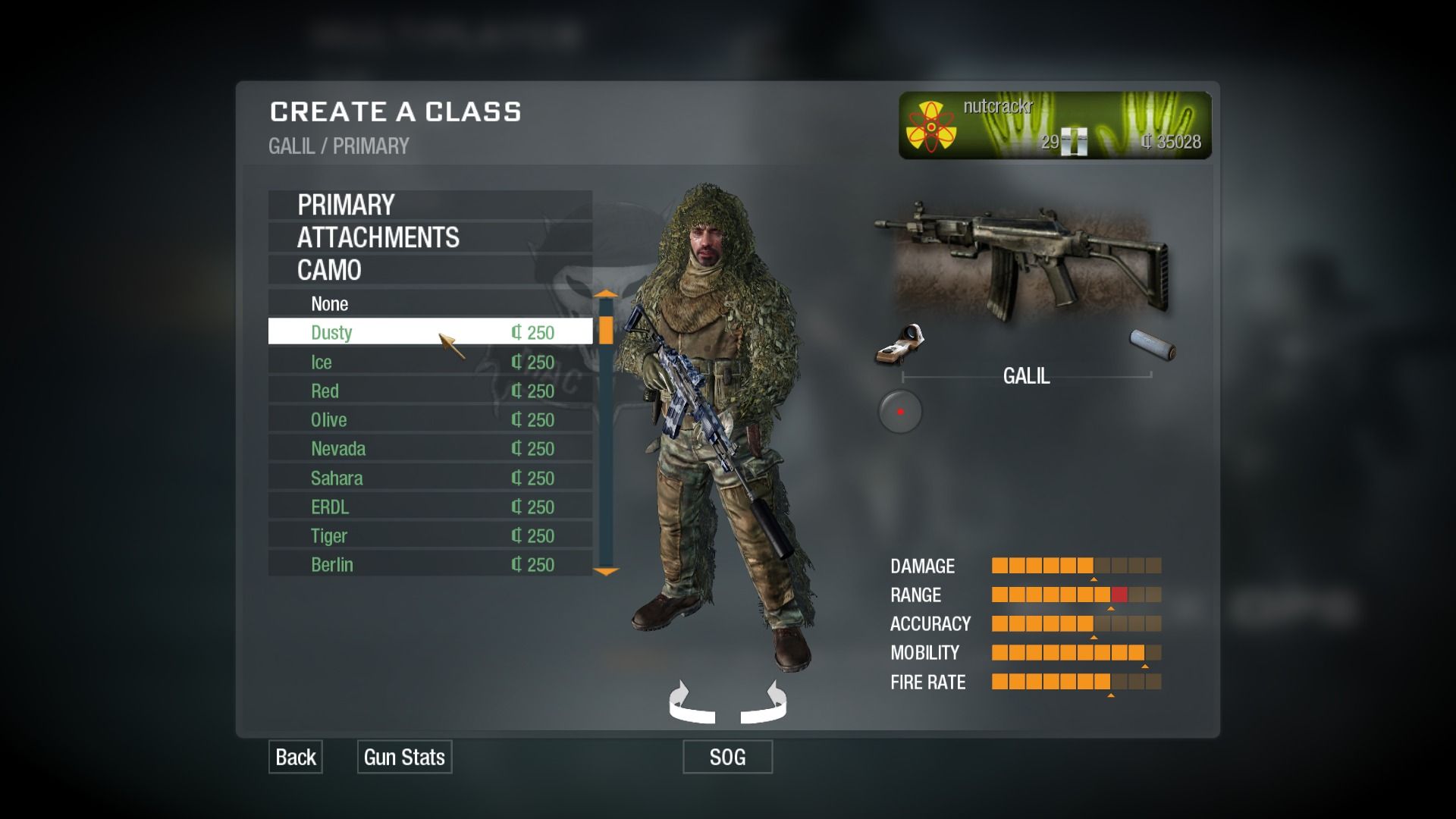Choose the Ice camo
The image size is (1456, 819).
(429, 362)
